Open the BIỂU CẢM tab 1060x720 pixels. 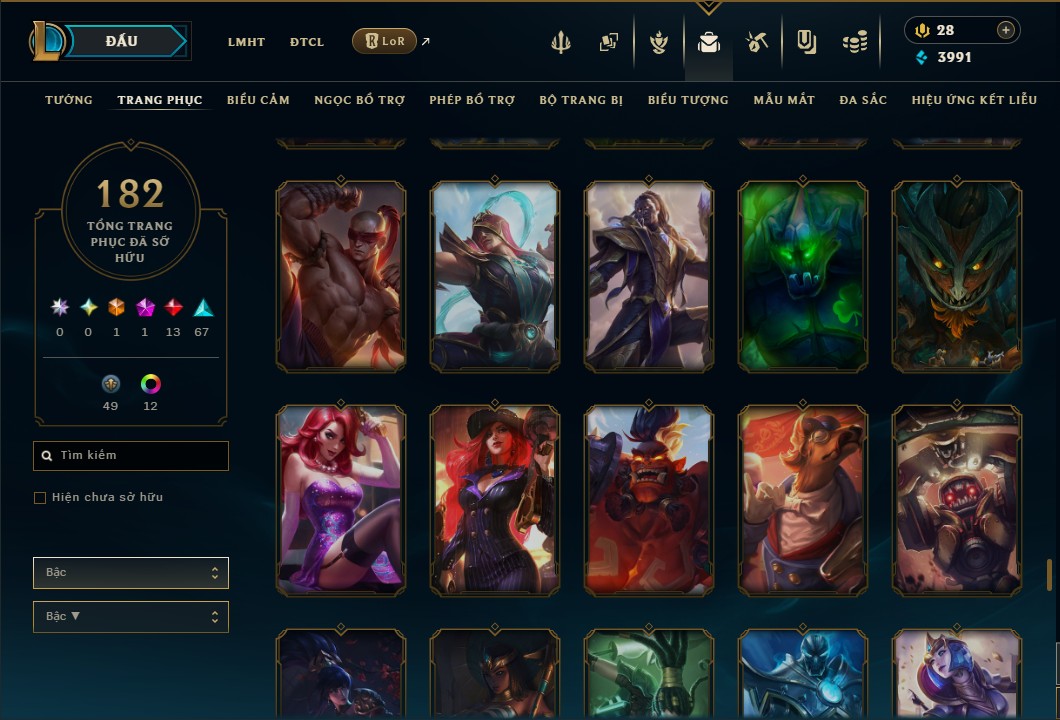click(x=258, y=100)
